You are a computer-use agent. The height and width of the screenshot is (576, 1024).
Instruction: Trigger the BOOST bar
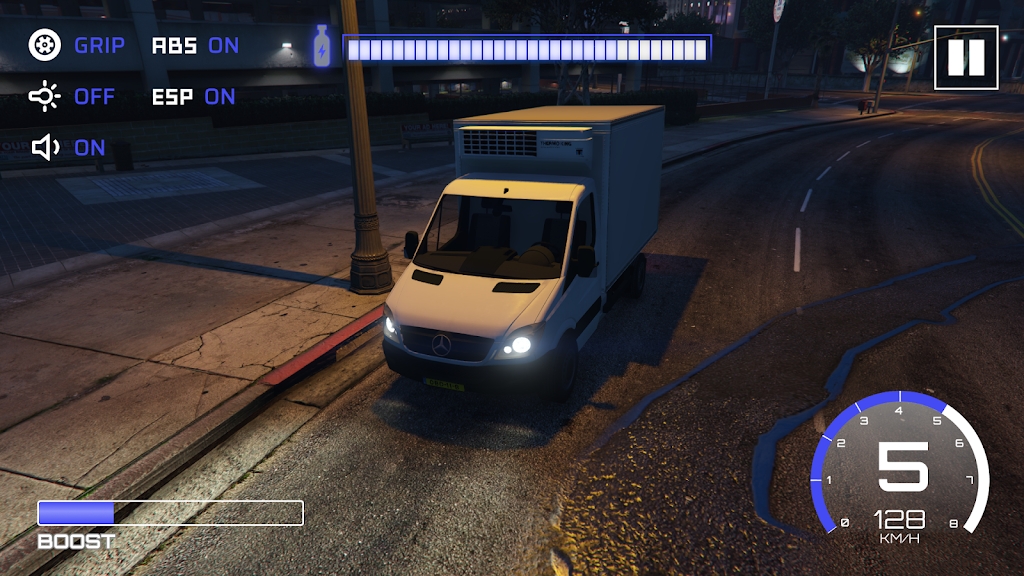pos(170,513)
